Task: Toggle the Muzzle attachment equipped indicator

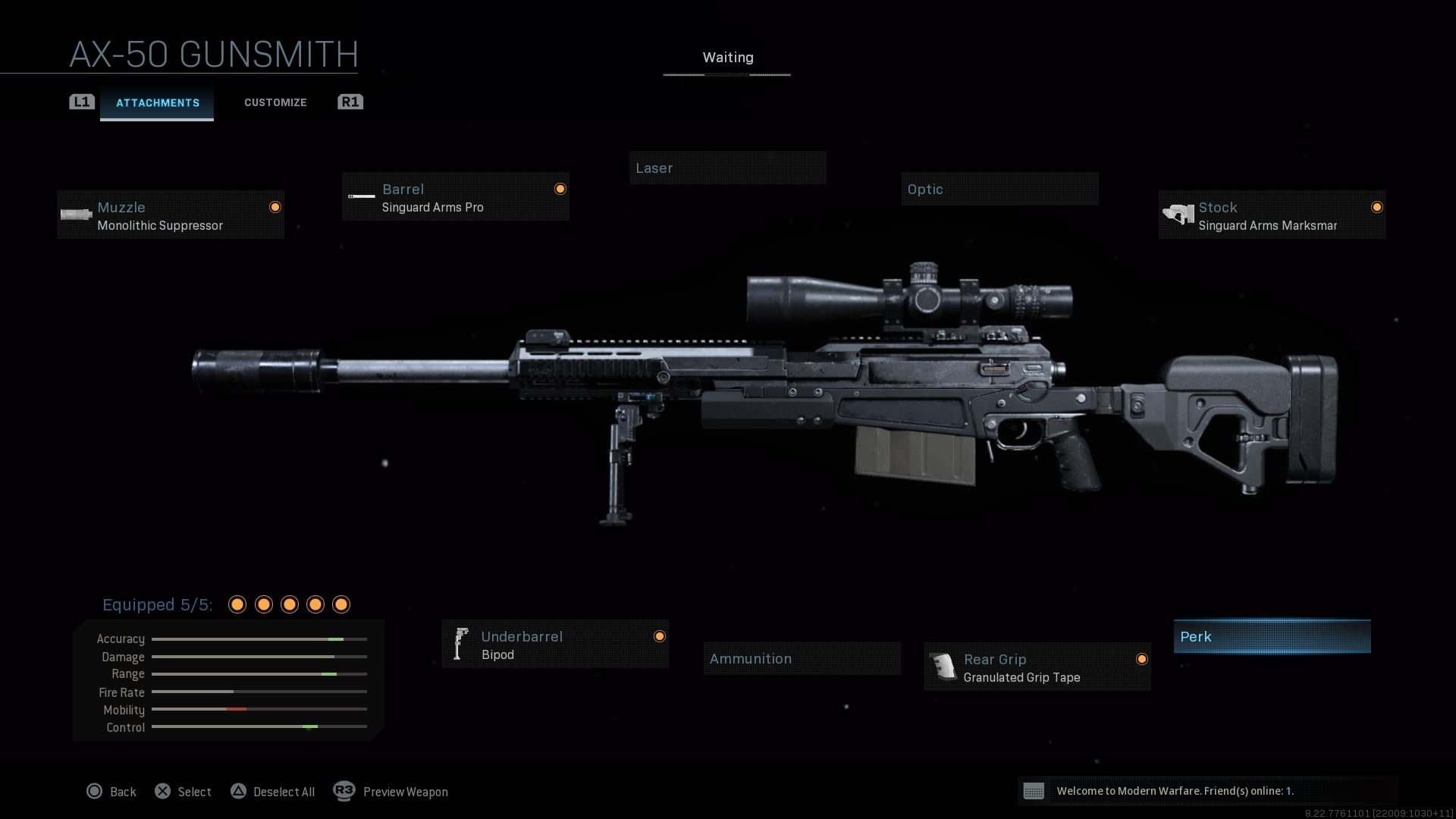Action: (x=275, y=206)
